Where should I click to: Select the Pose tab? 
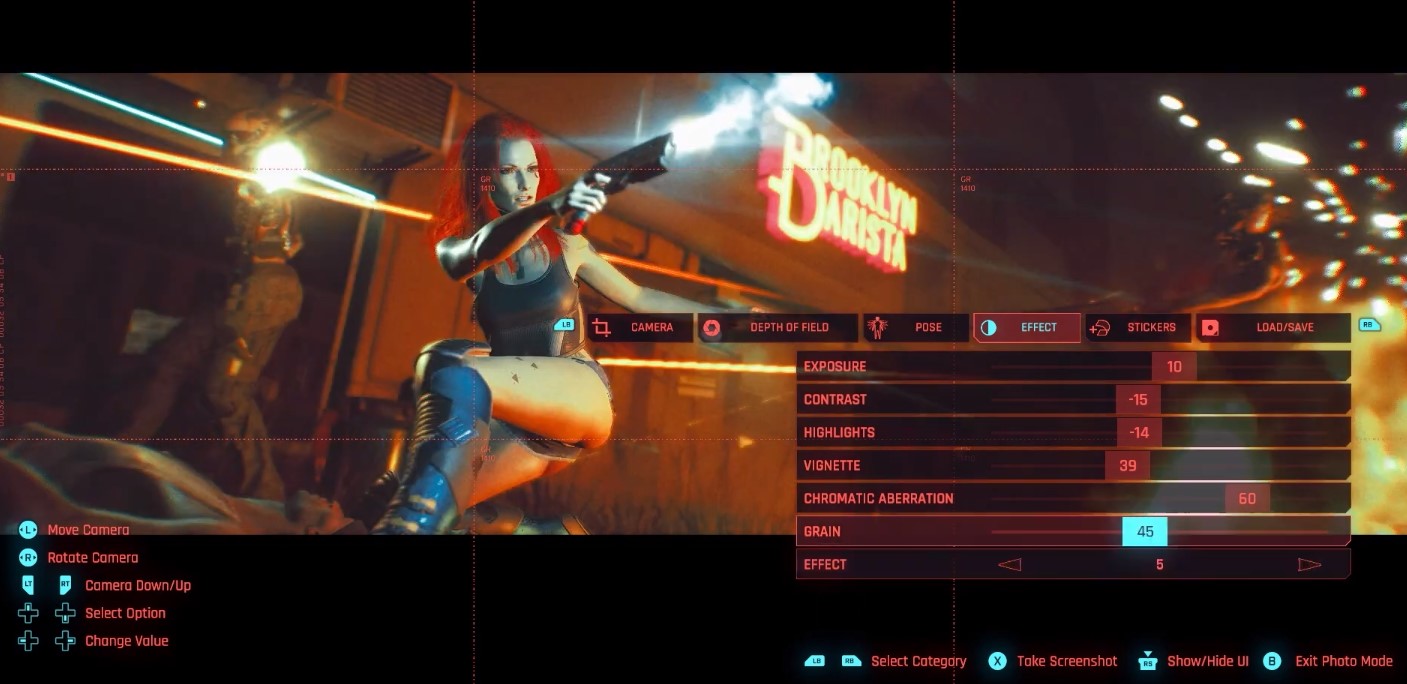[x=917, y=327]
